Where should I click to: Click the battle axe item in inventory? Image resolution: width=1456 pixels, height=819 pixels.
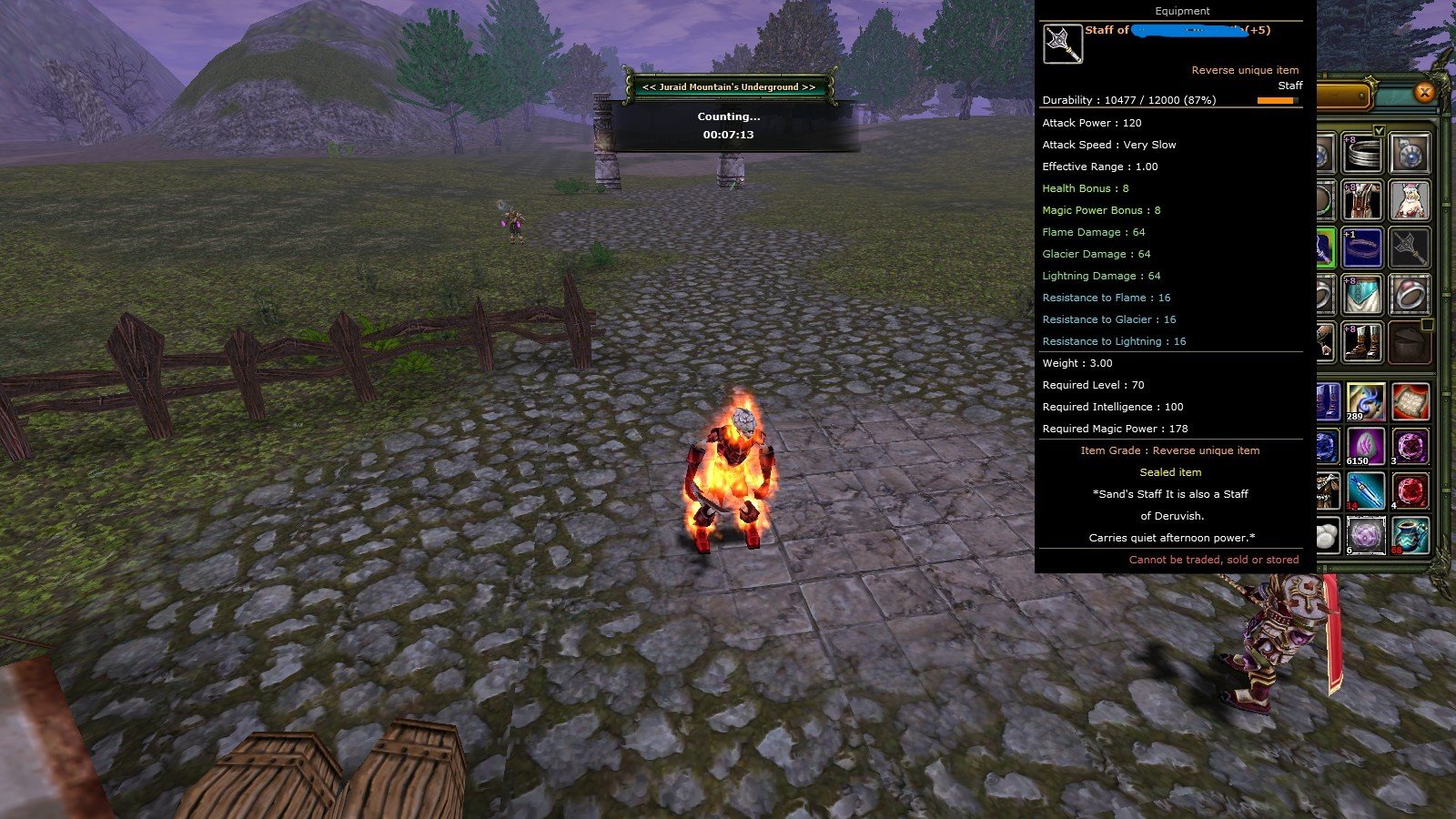click(x=1410, y=248)
